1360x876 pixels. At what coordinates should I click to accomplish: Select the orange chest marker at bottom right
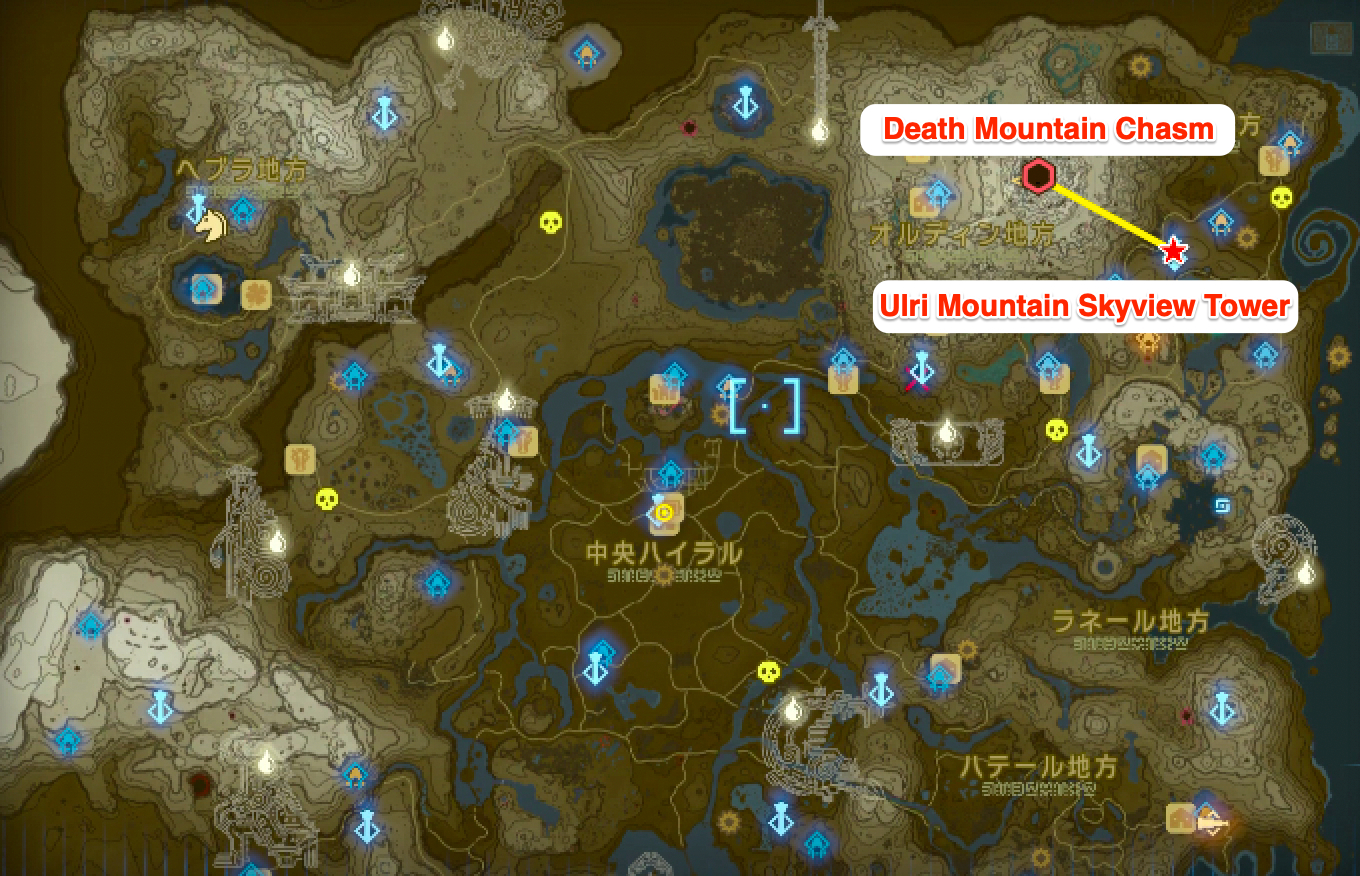[1181, 820]
